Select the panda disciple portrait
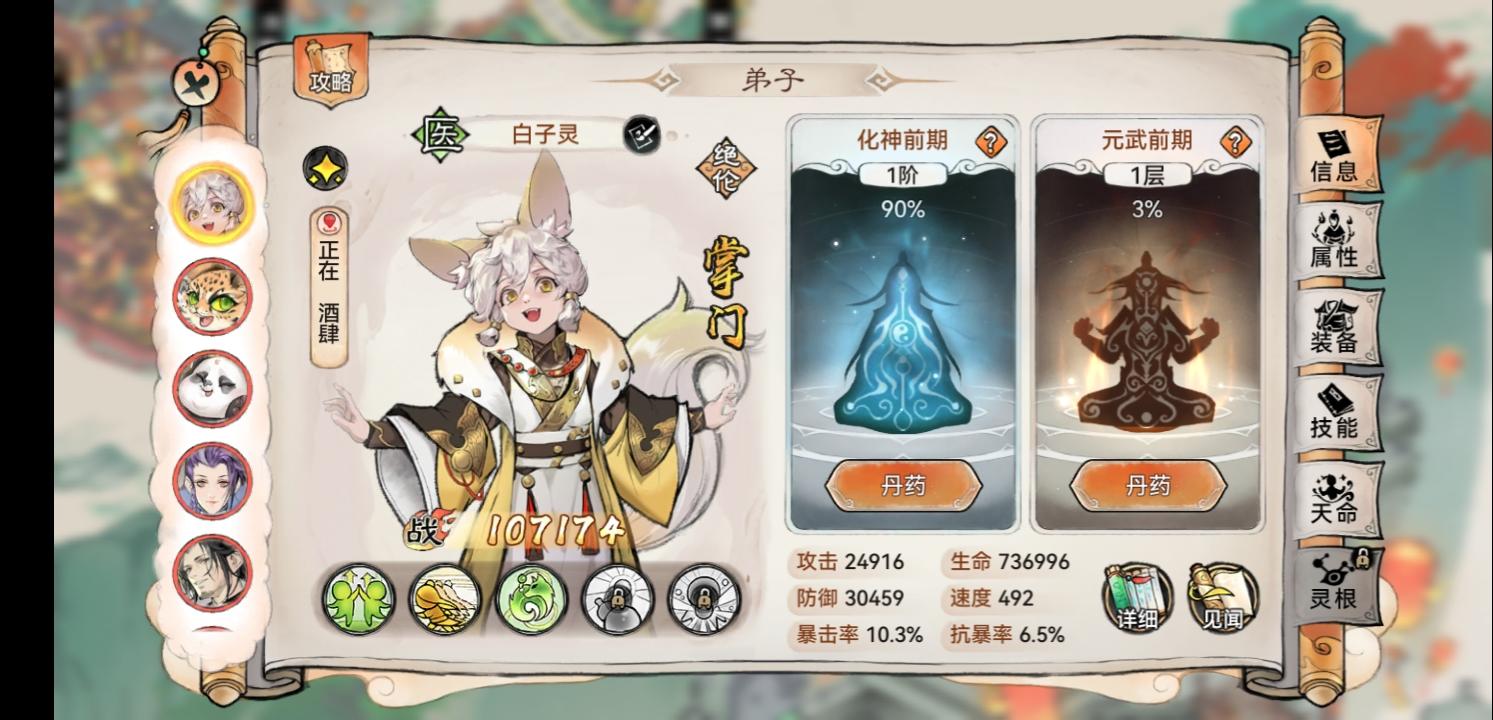 (213, 386)
